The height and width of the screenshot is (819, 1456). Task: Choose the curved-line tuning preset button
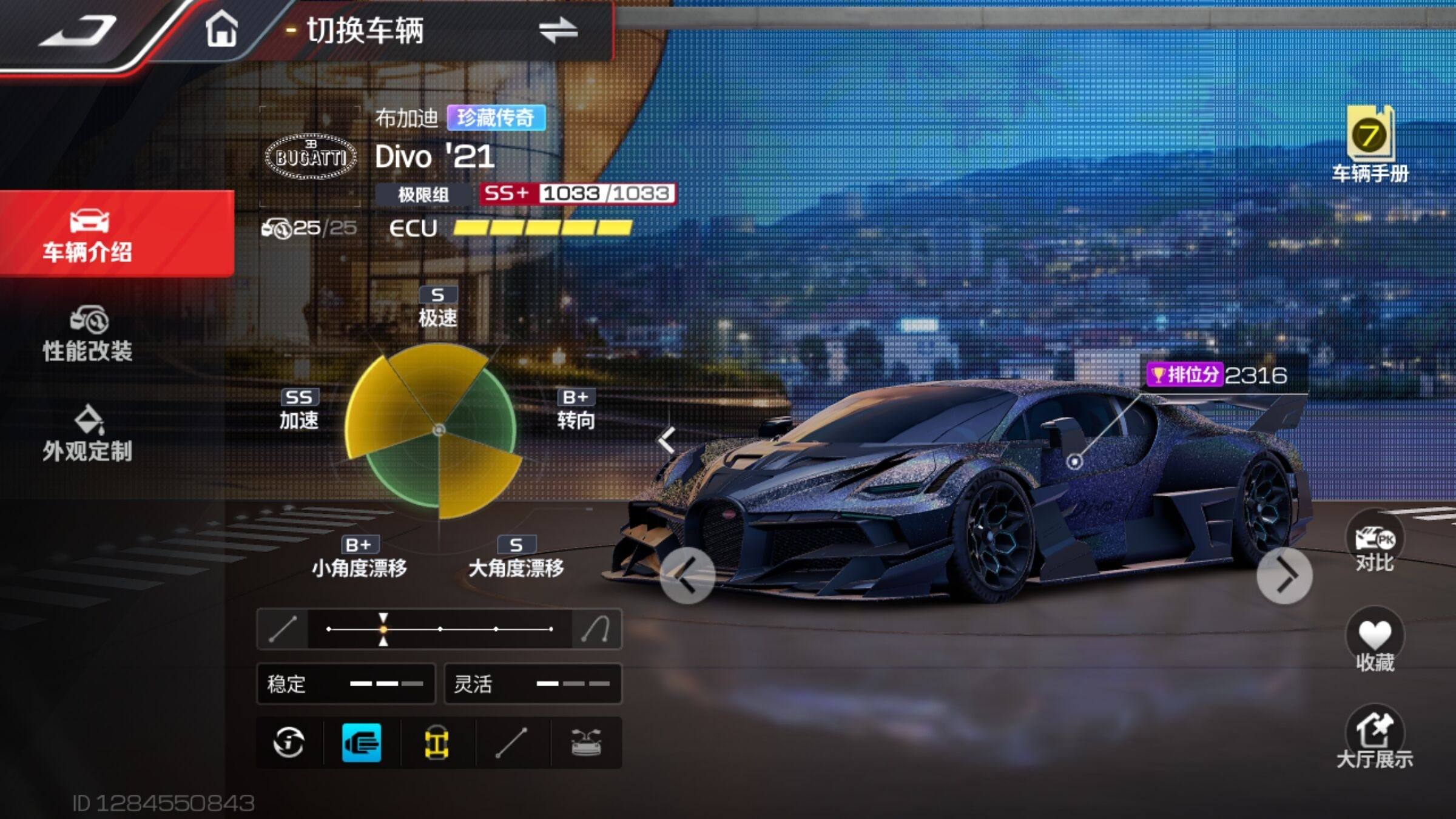tap(596, 629)
